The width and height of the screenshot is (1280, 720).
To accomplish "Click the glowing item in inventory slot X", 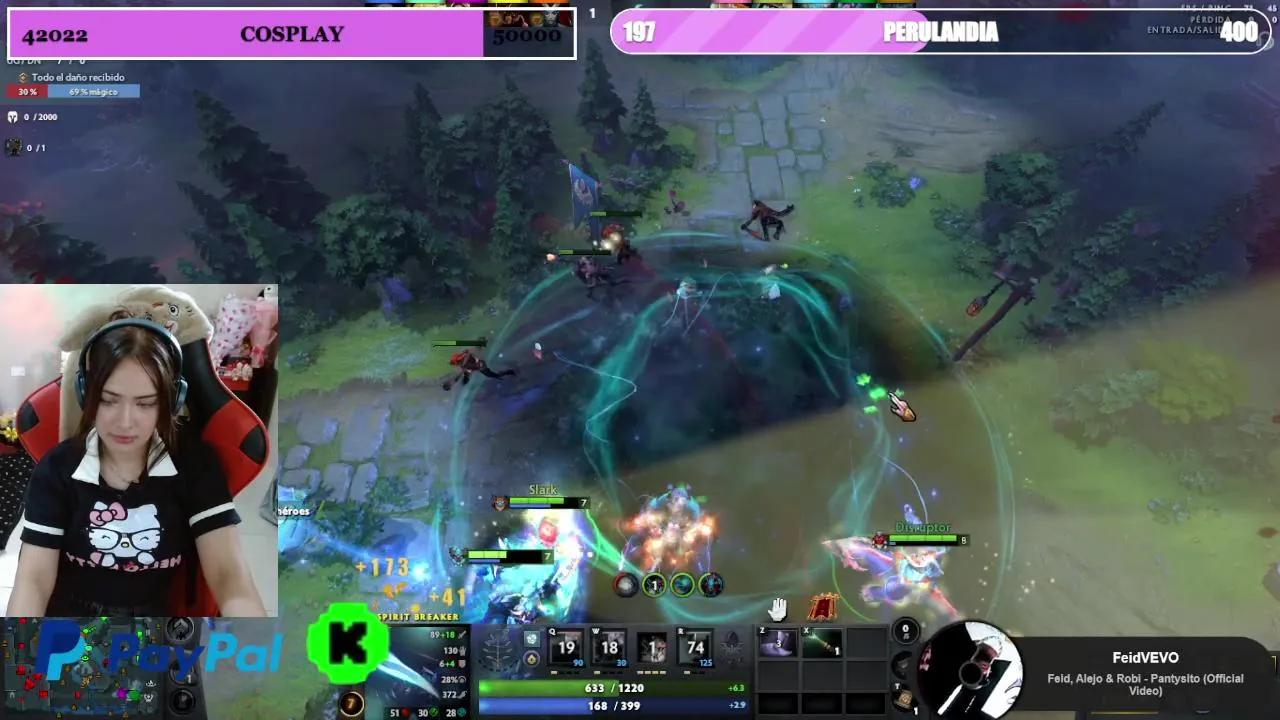I will point(821,643).
